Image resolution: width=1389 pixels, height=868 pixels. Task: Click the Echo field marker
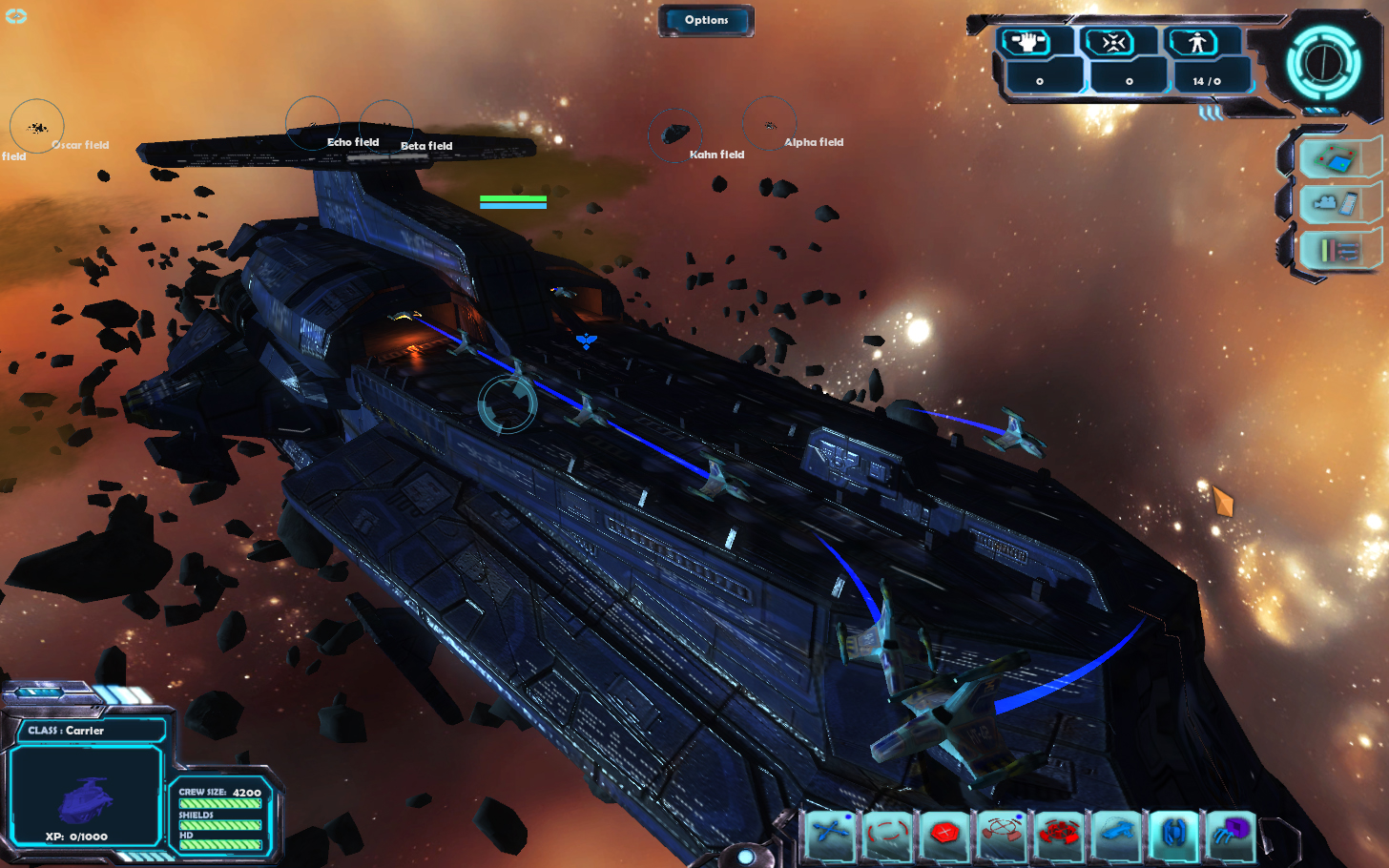coord(313,124)
